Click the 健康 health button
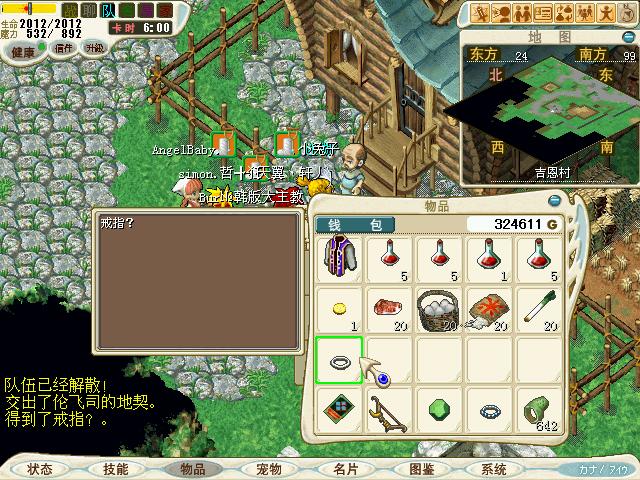The image size is (640, 480). click(x=23, y=48)
